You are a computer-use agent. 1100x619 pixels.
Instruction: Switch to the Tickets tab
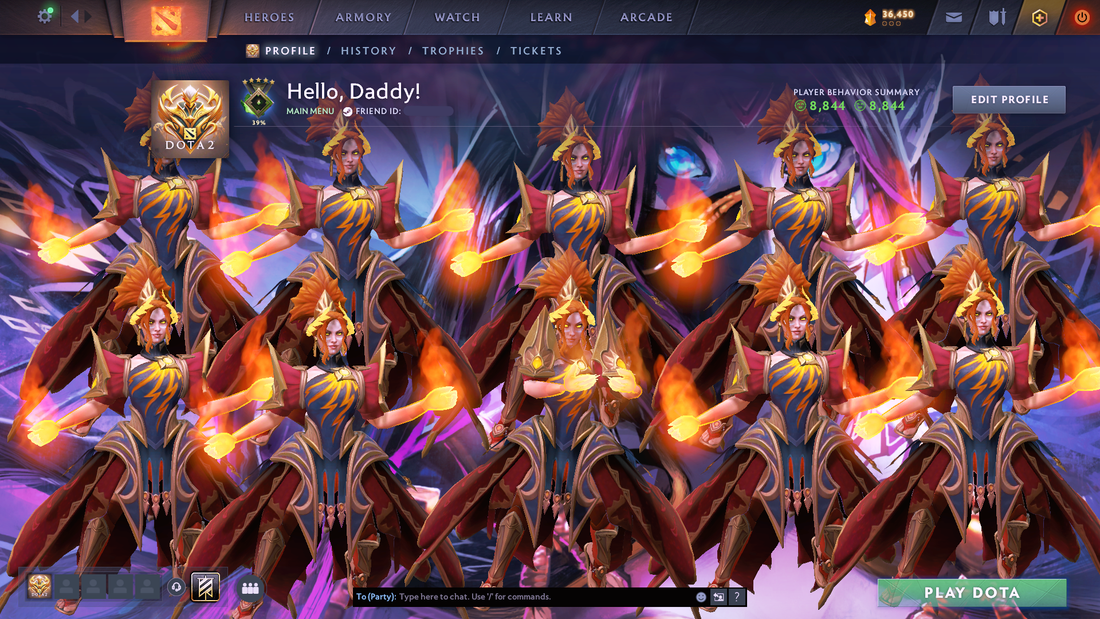tap(536, 51)
